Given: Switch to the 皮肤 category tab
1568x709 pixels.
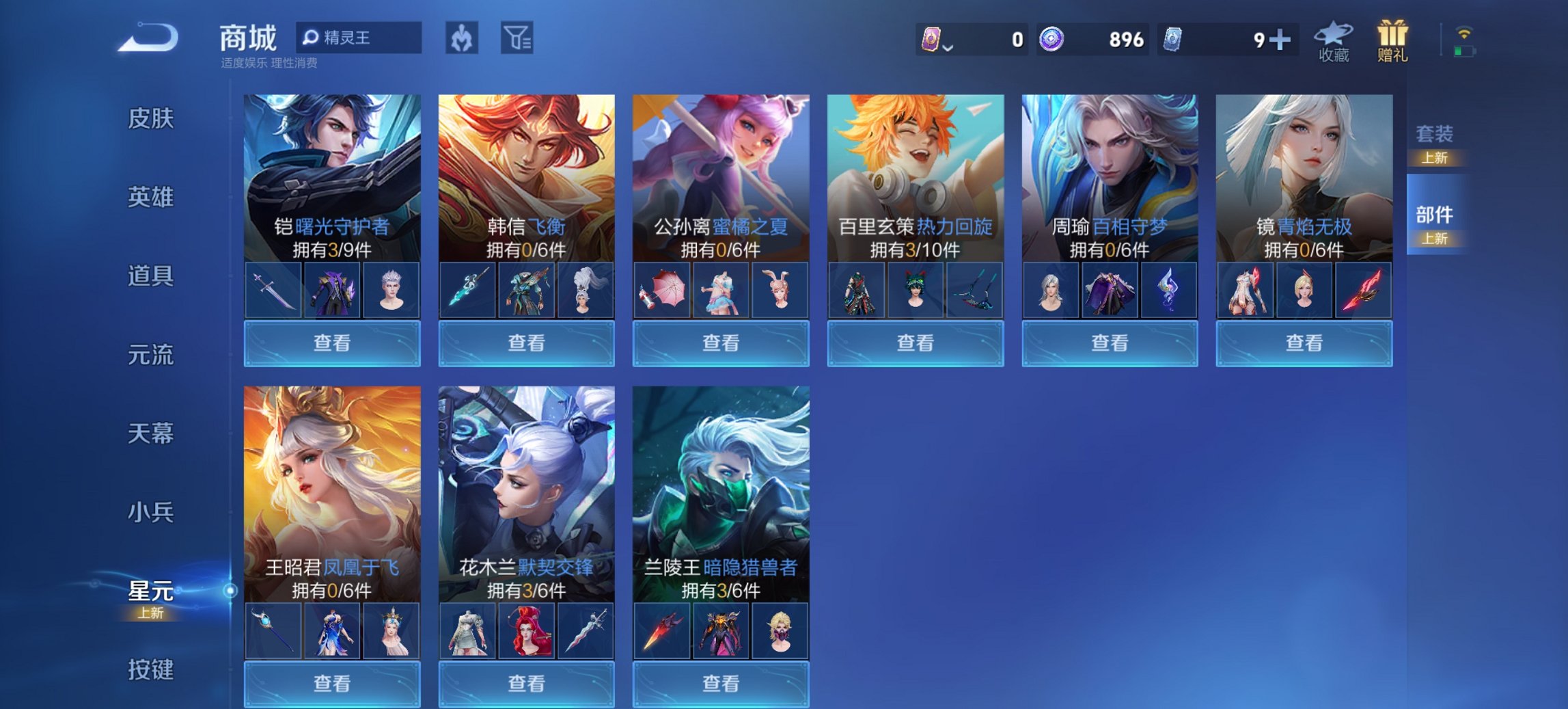Looking at the screenshot, I should (x=152, y=120).
